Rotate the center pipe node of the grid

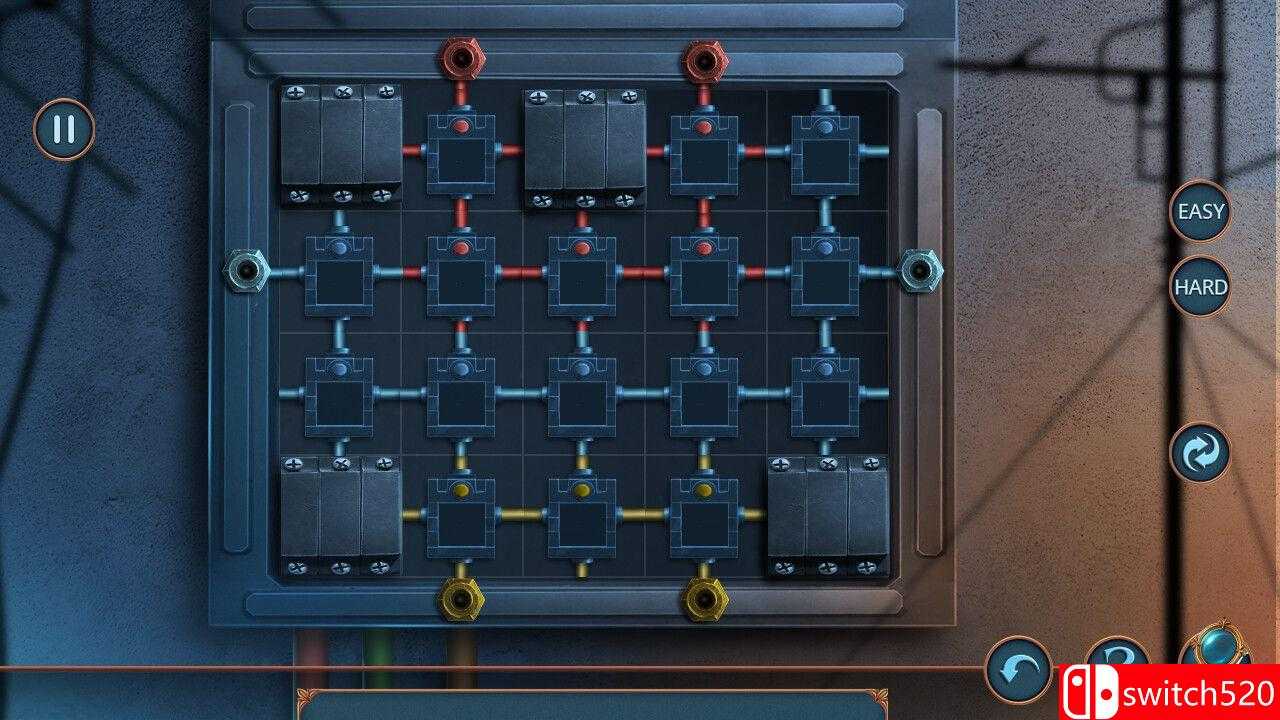pyautogui.click(x=580, y=390)
